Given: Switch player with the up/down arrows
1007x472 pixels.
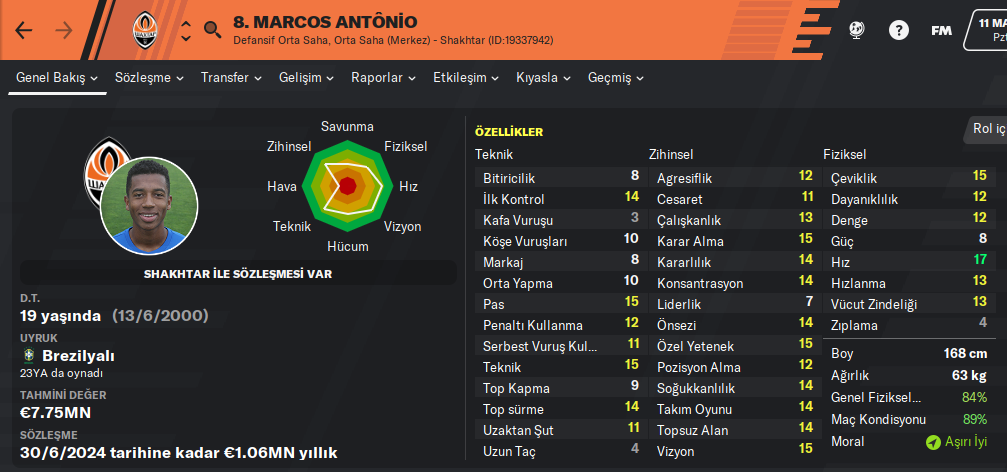Looking at the screenshot, I should tap(185, 30).
